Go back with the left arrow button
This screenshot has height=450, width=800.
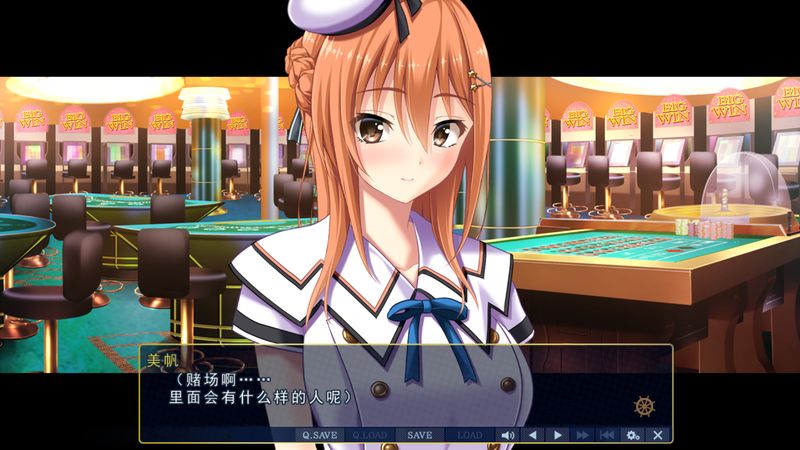click(x=533, y=435)
